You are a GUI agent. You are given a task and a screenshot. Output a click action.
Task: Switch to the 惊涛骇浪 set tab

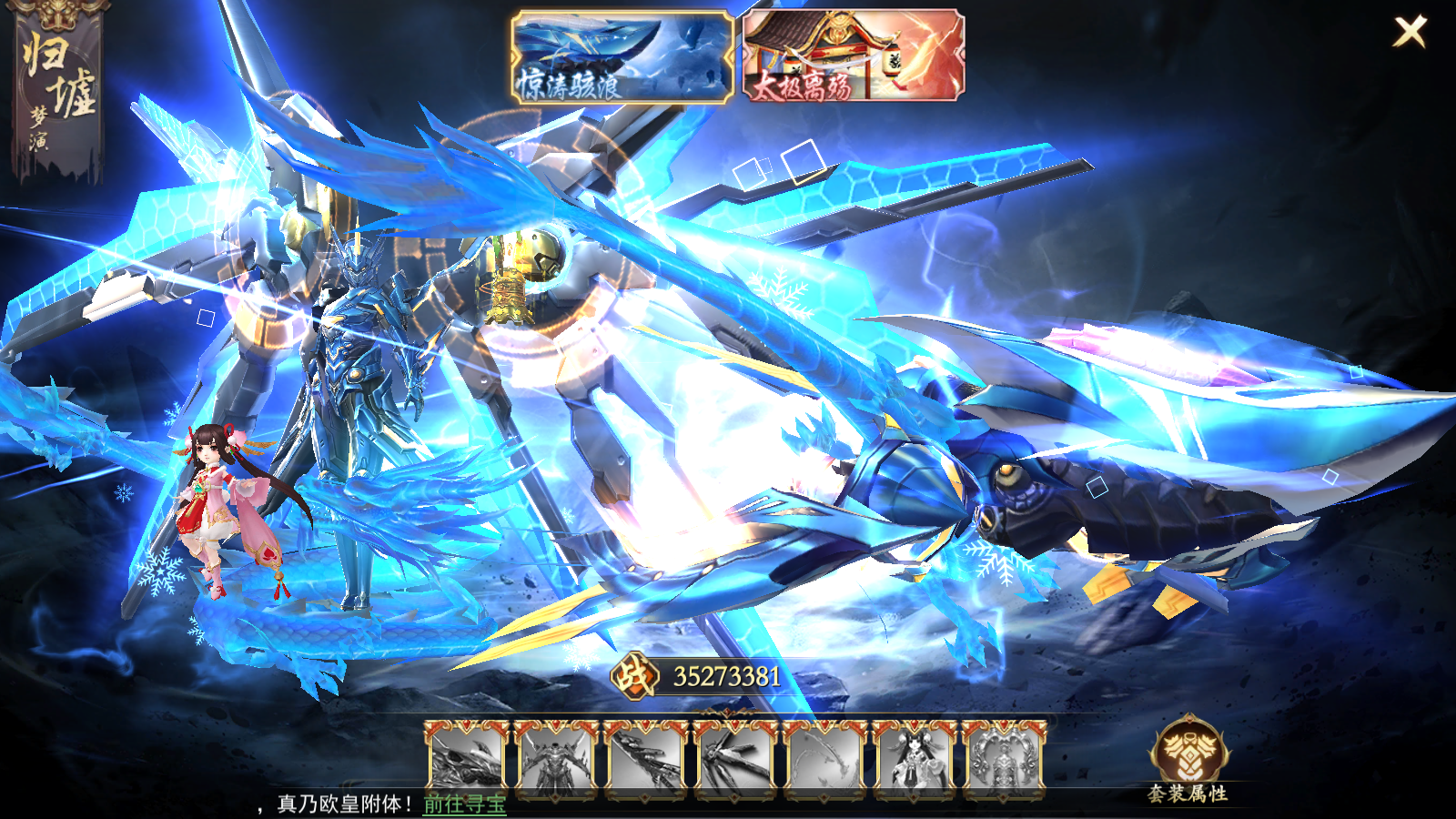(x=622, y=56)
